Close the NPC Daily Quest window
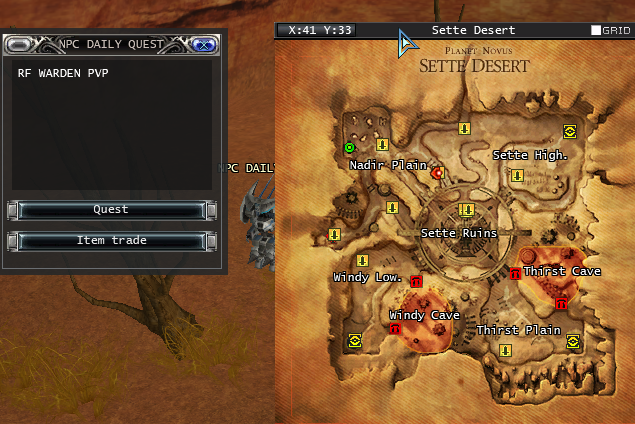635x424 pixels. 203,44
